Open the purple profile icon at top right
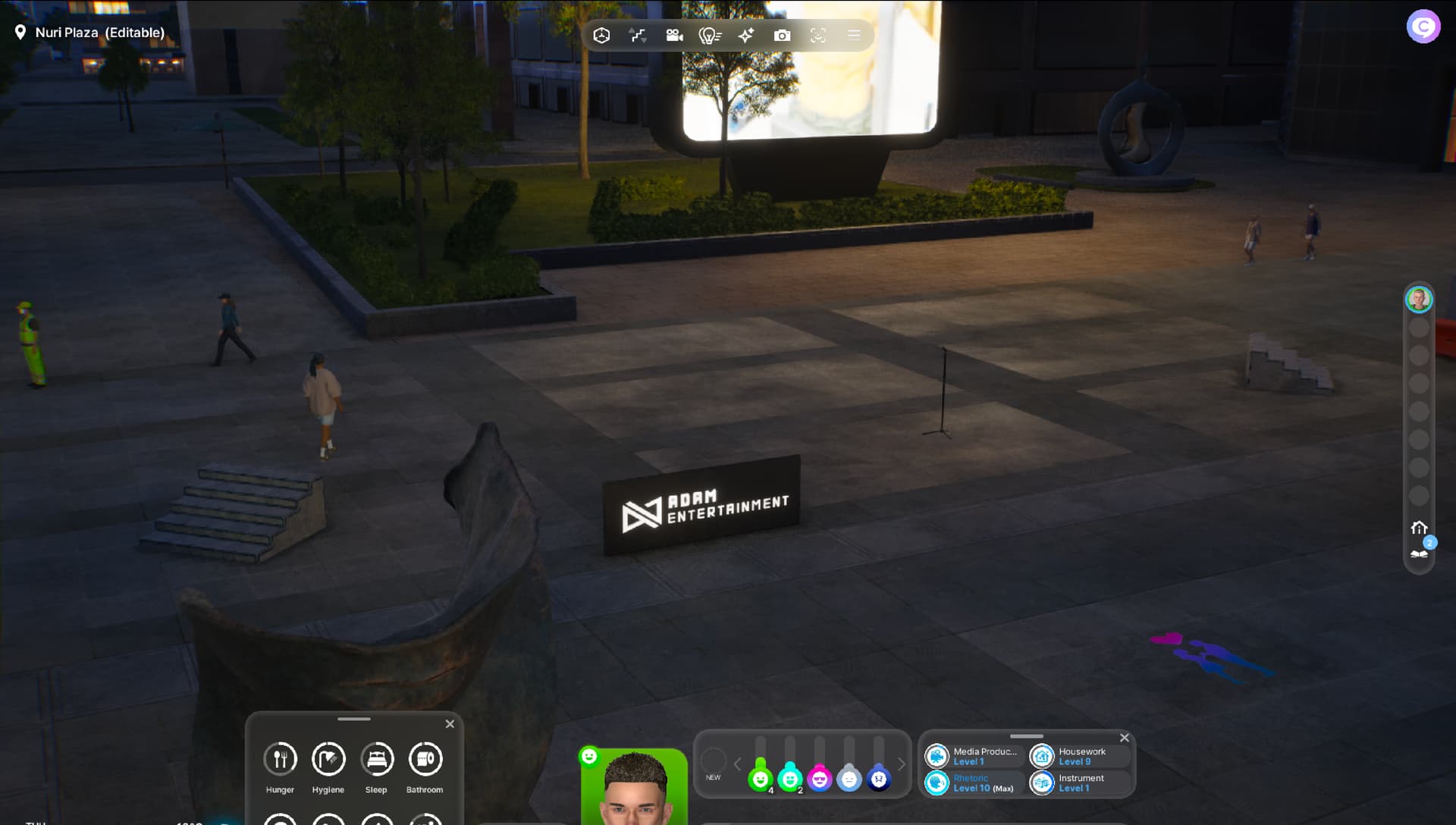The image size is (1456, 825). pos(1423,27)
